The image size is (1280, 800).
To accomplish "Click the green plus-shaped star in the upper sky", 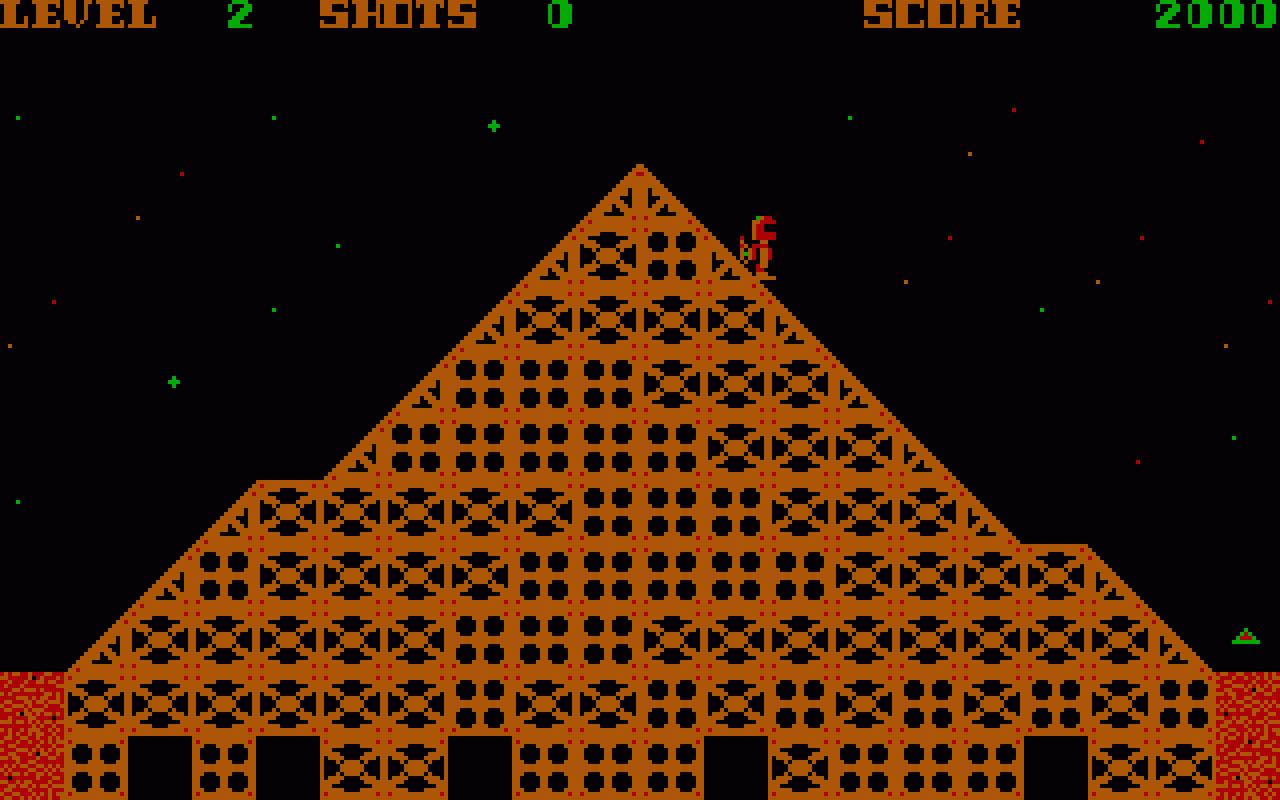I will (x=494, y=126).
